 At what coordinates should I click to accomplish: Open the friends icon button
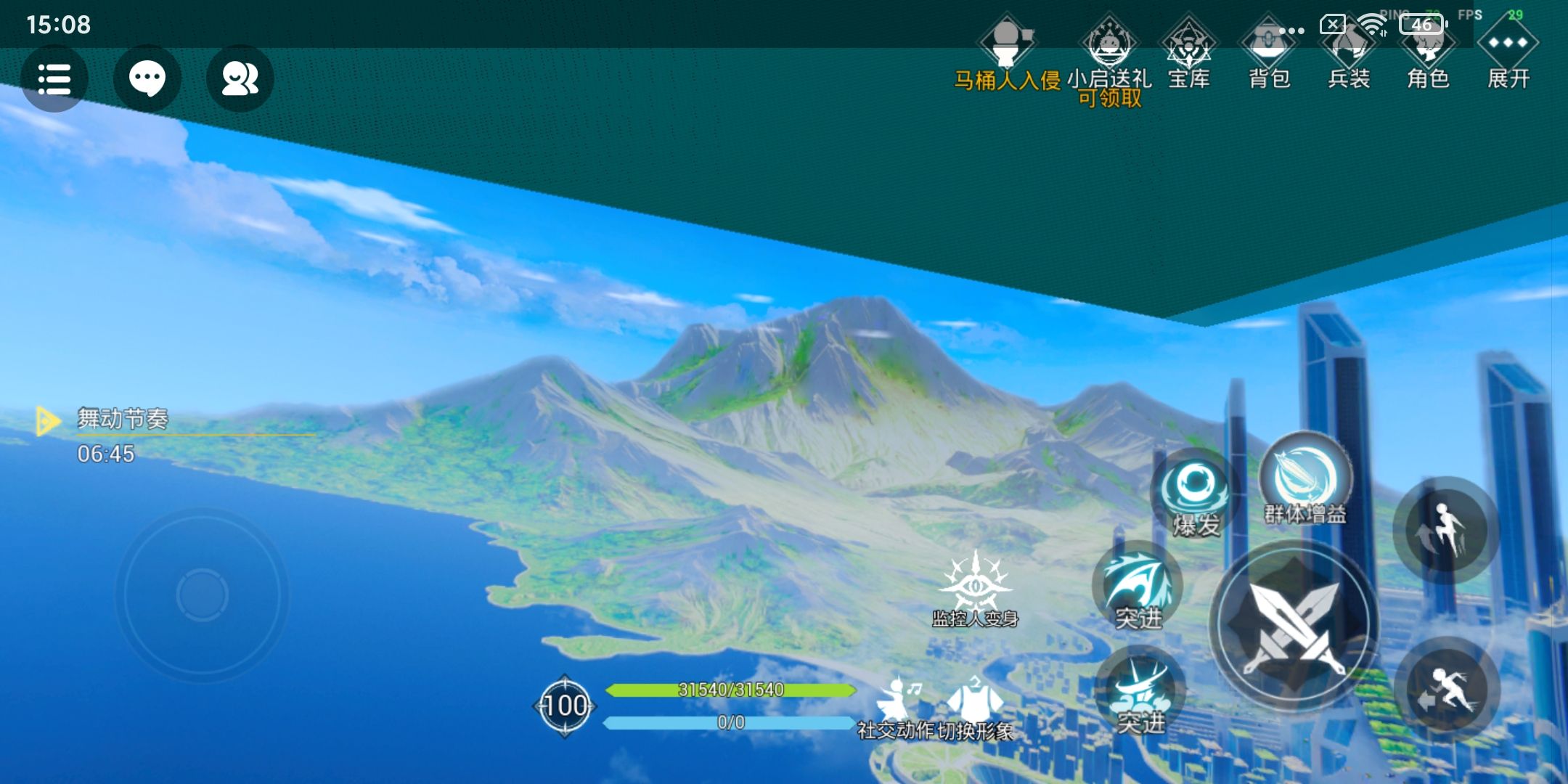(x=240, y=78)
